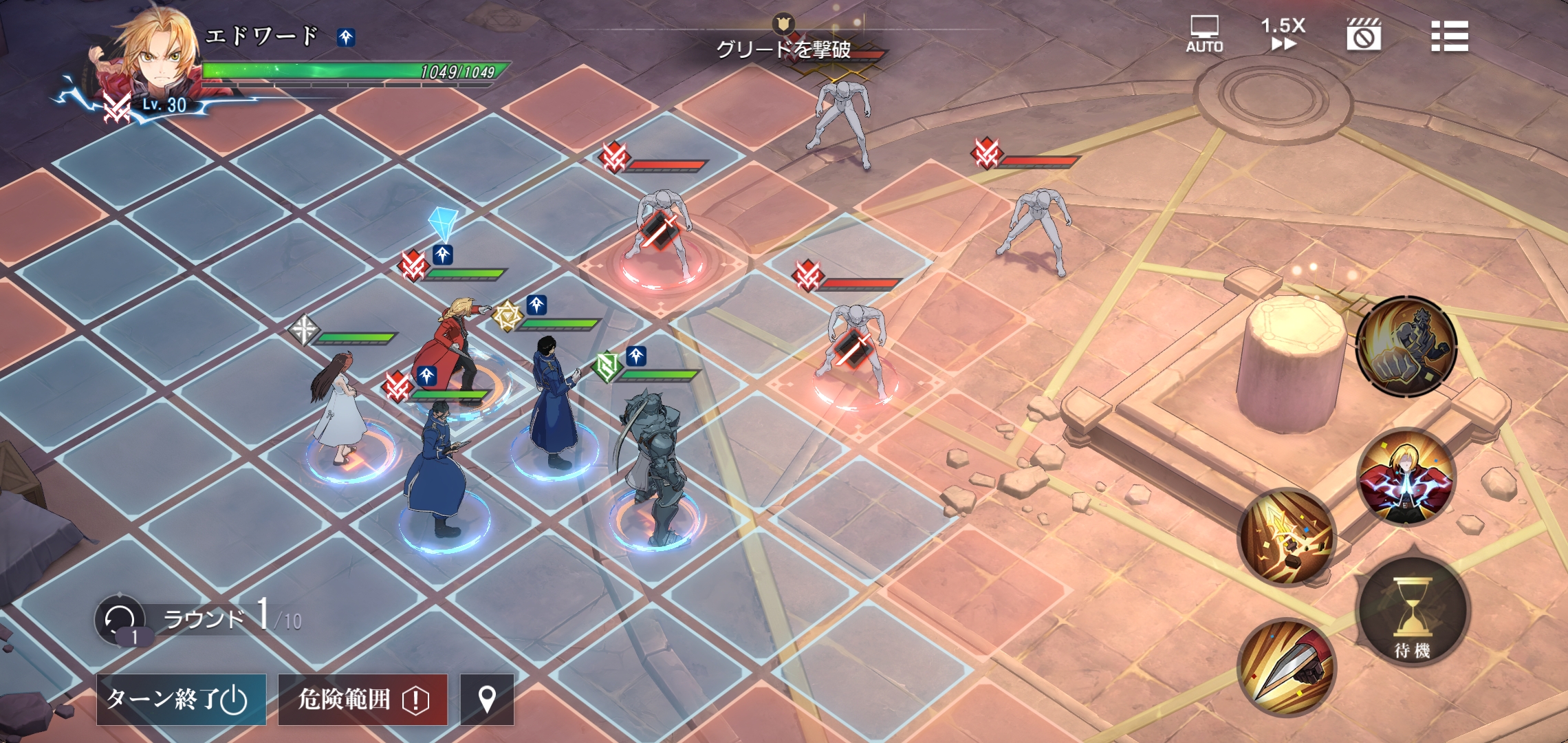The width and height of the screenshot is (1568, 743).
Task: Activate the golden stone spike skill
Action: (1286, 537)
